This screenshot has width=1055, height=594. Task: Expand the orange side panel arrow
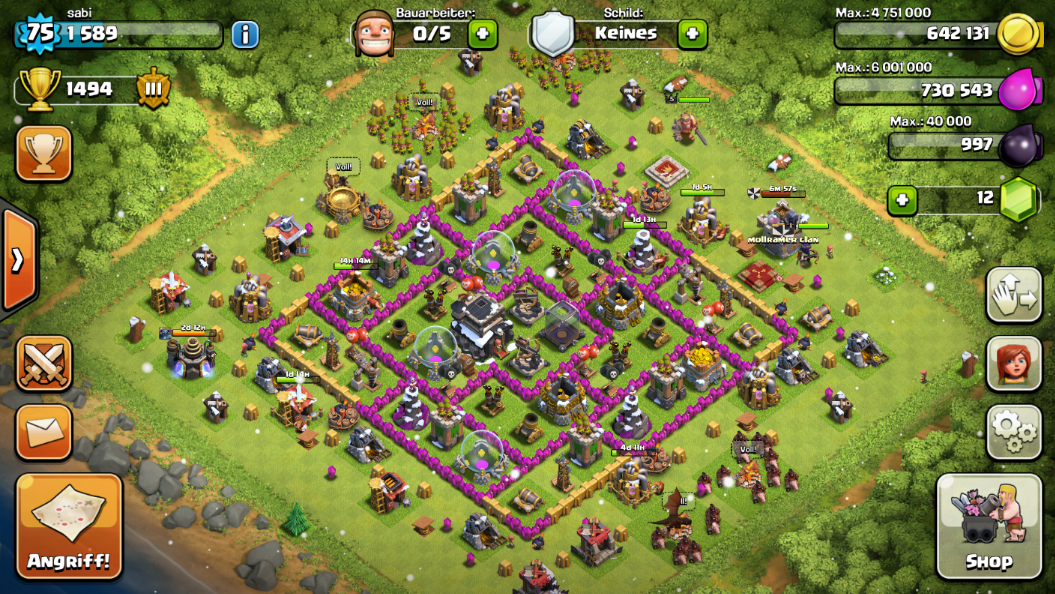pos(18,260)
